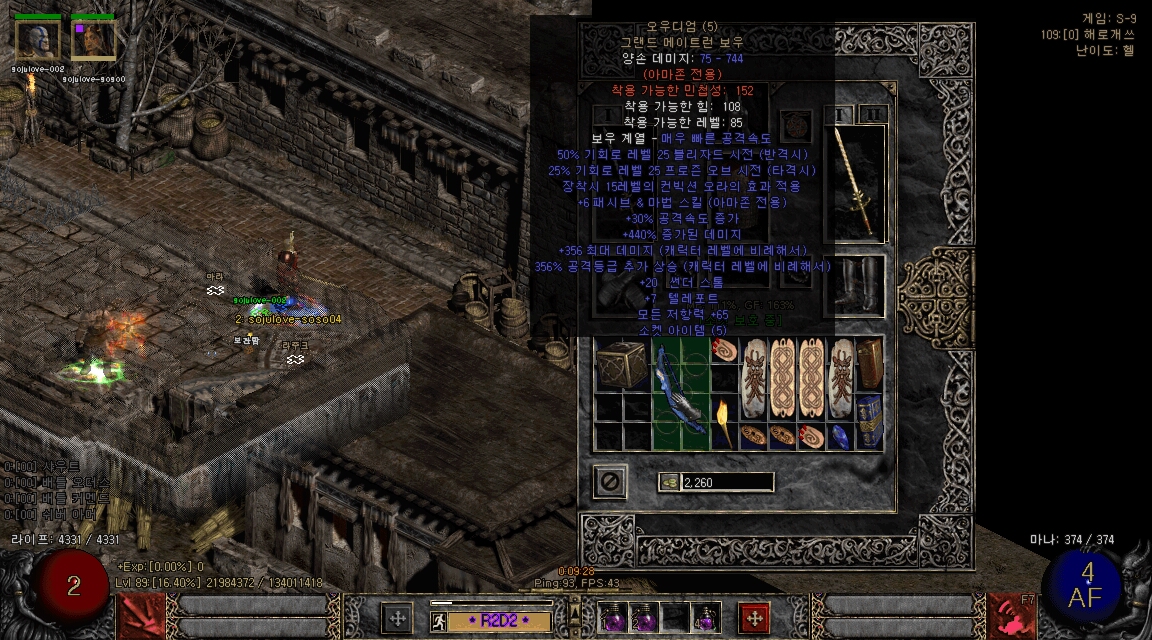Select the Horadric Cube in inventory
1152x640 pixels.
pyautogui.click(x=621, y=365)
